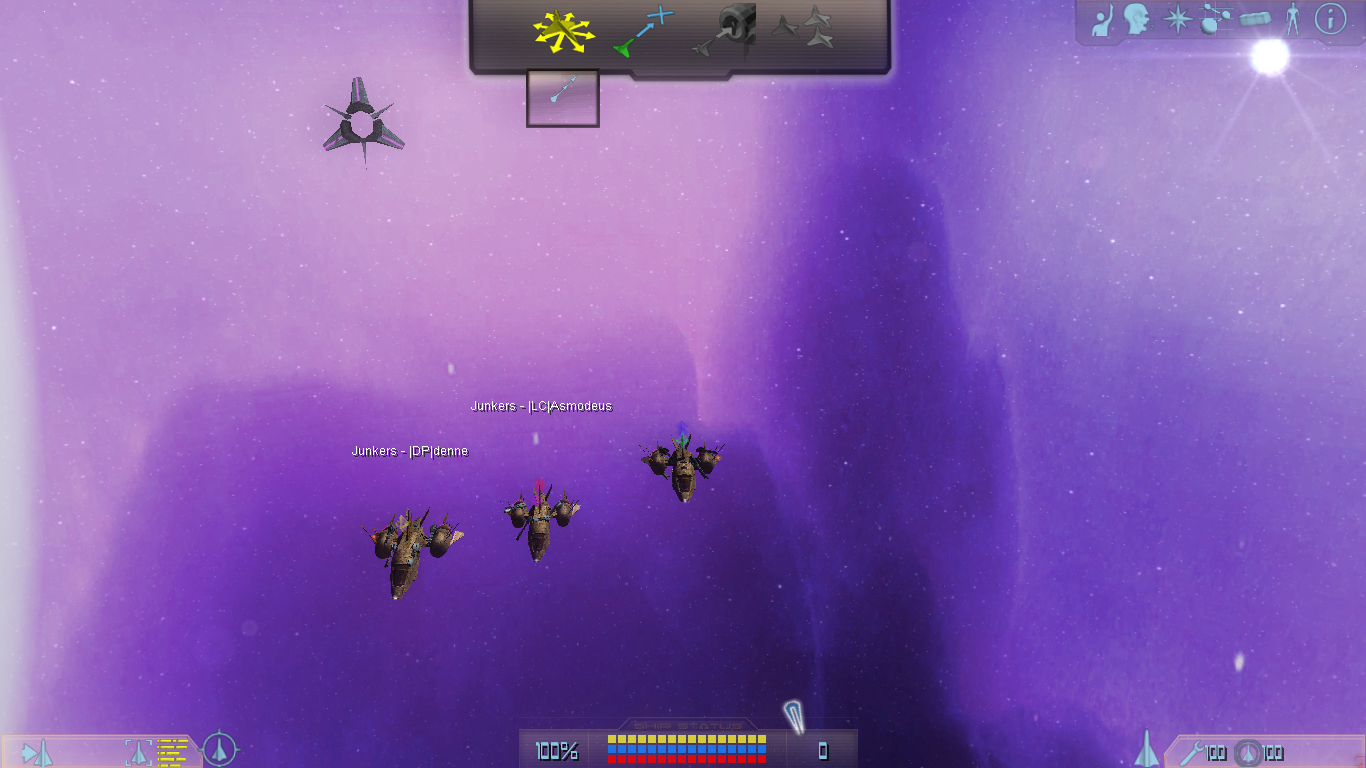Engage the cruise arrow button below Free Flight
This screenshot has width=1366, height=768.
point(562,97)
